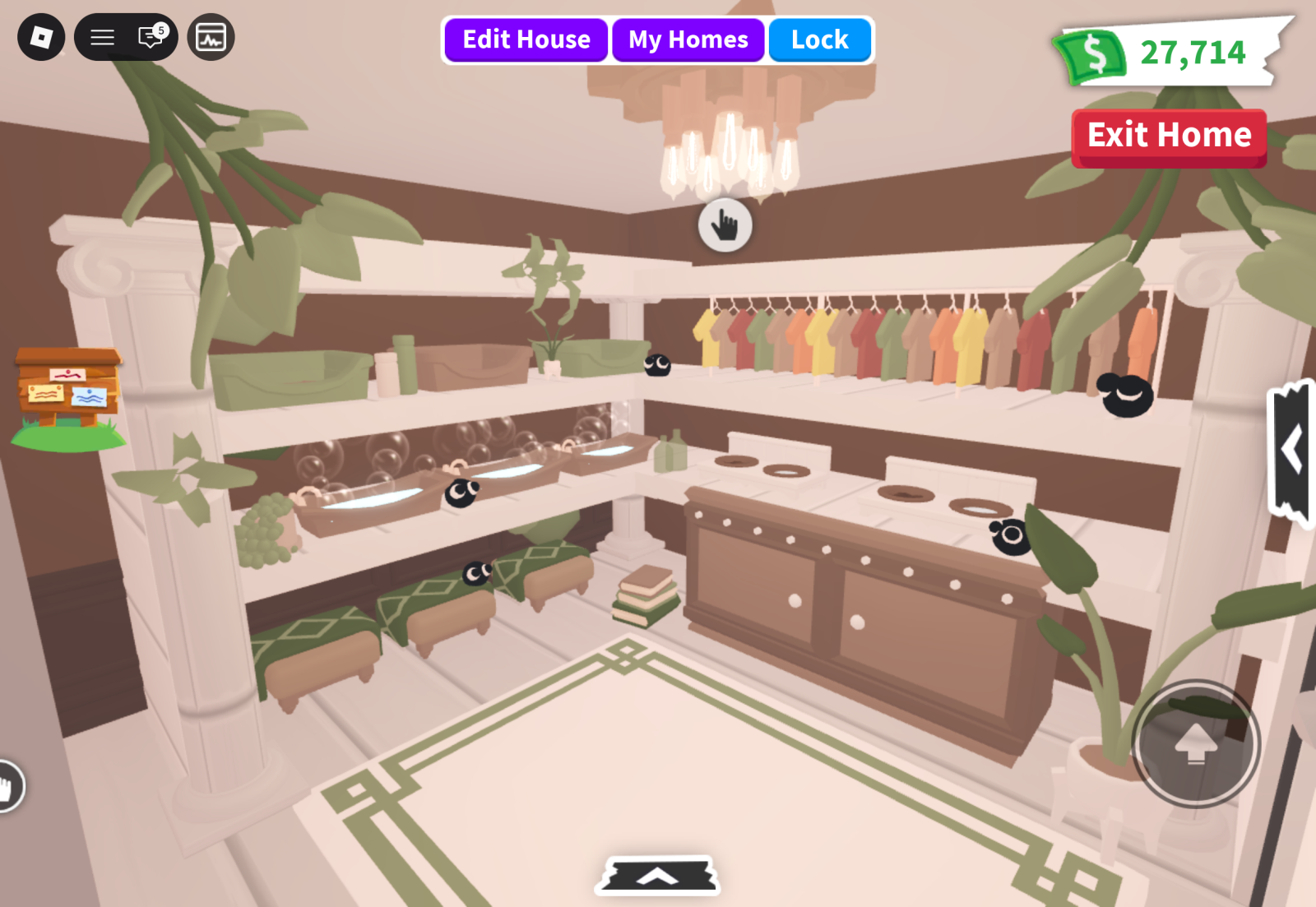Expand the right side panel arrow
Image resolution: width=1316 pixels, height=907 pixels.
coord(1291,451)
